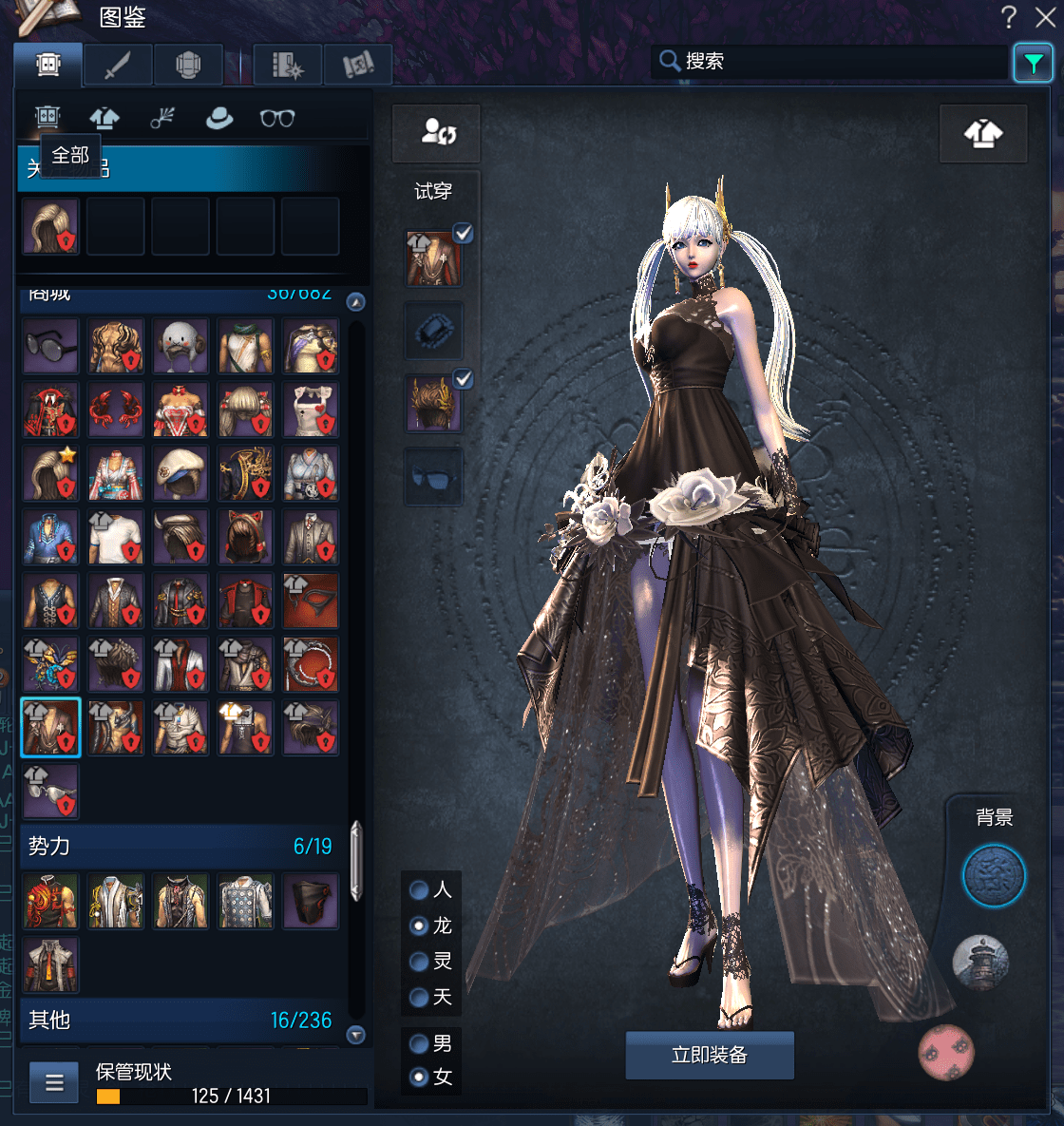Expand the 其他 category header
1064x1126 pixels.
click(x=180, y=1020)
